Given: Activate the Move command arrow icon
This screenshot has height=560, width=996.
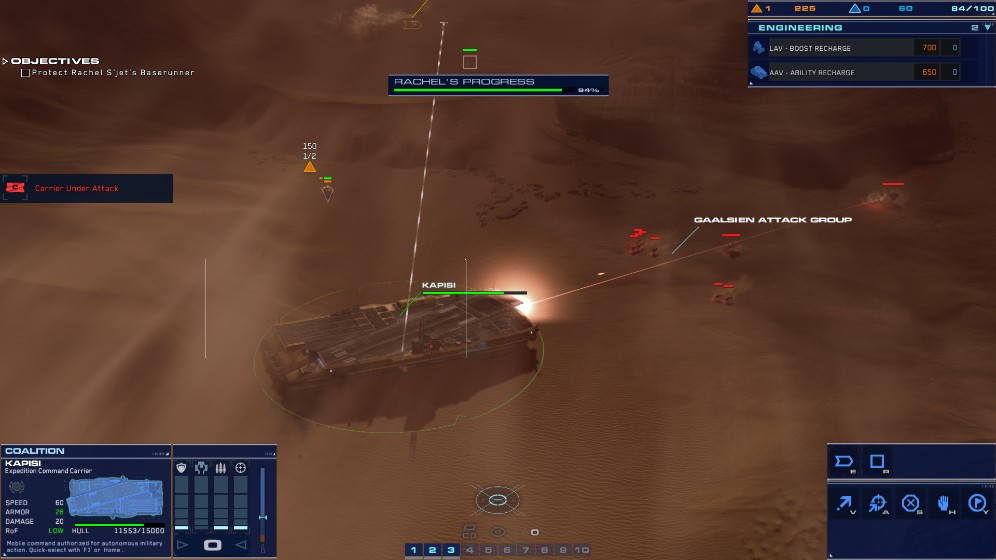Looking at the screenshot, I should coord(845,503).
